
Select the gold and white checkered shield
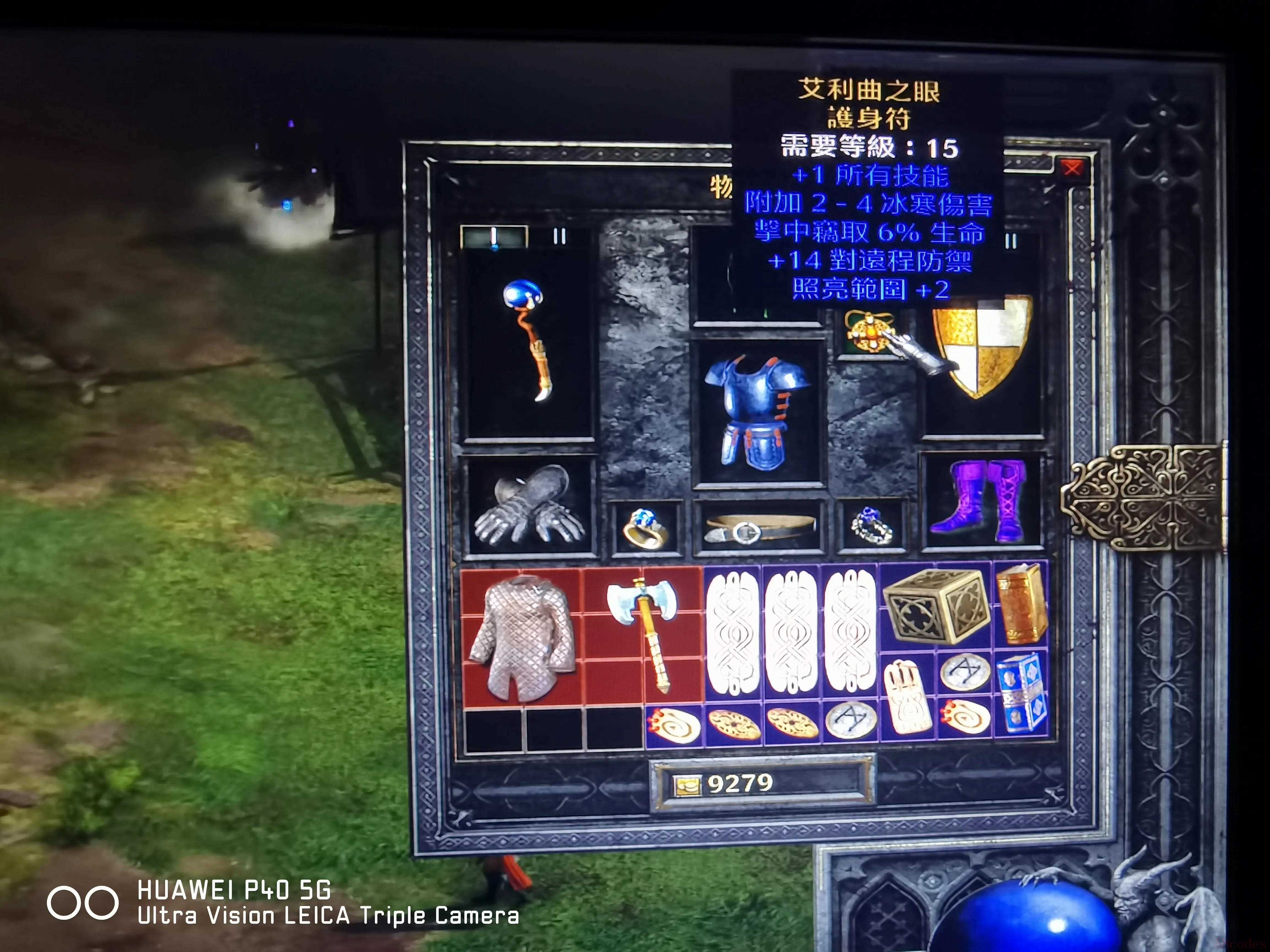click(982, 344)
